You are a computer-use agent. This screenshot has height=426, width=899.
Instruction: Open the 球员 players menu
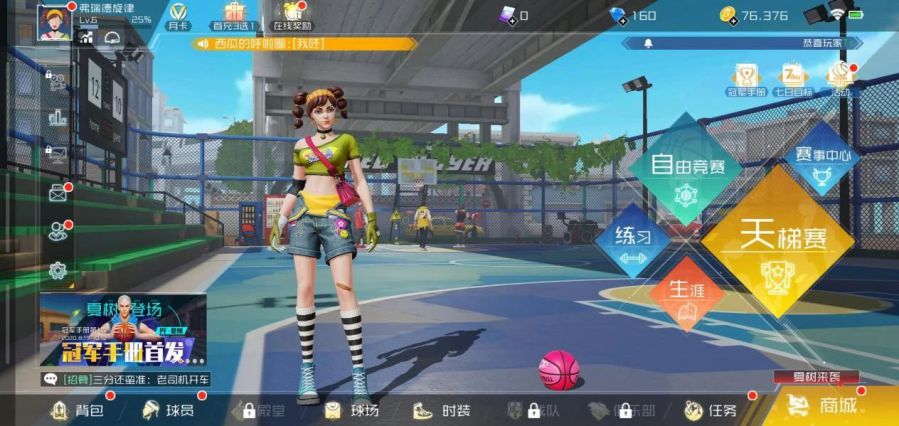pyautogui.click(x=168, y=410)
